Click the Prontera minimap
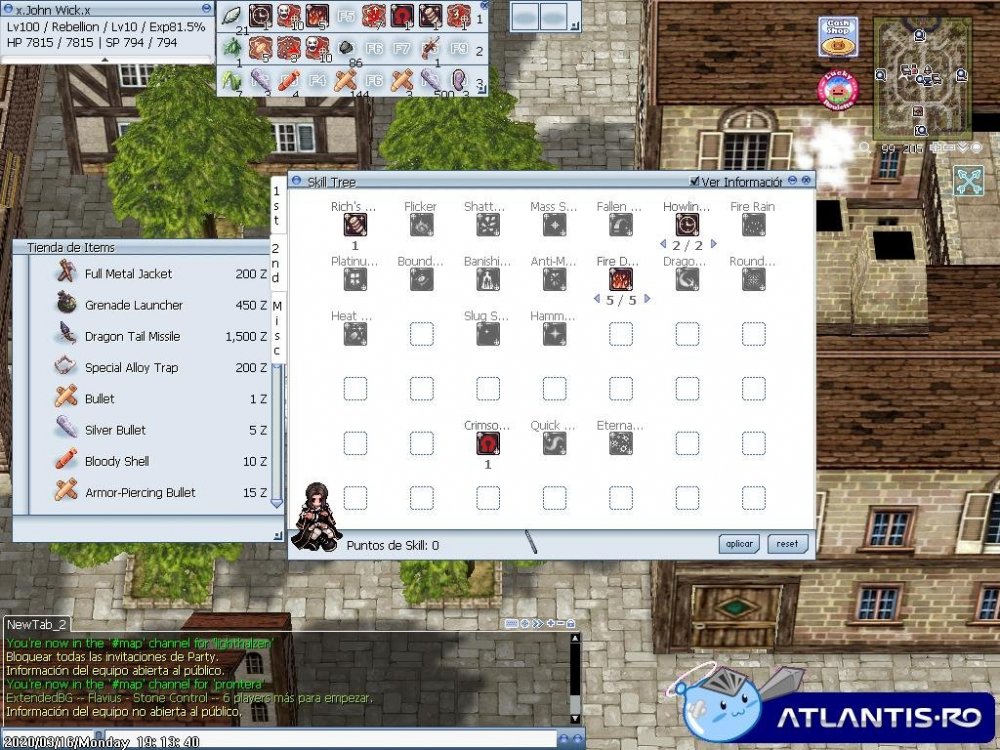 (x=922, y=77)
